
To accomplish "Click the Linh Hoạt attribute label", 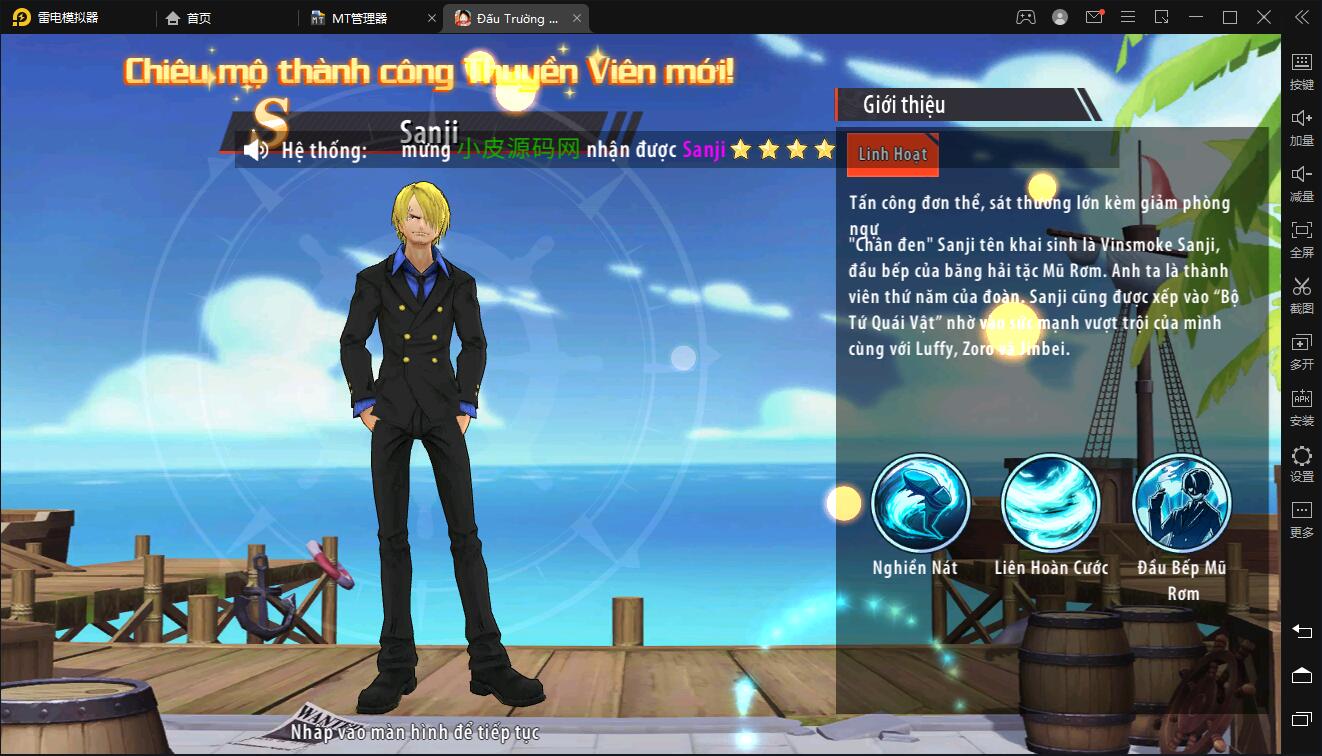I will point(891,154).
